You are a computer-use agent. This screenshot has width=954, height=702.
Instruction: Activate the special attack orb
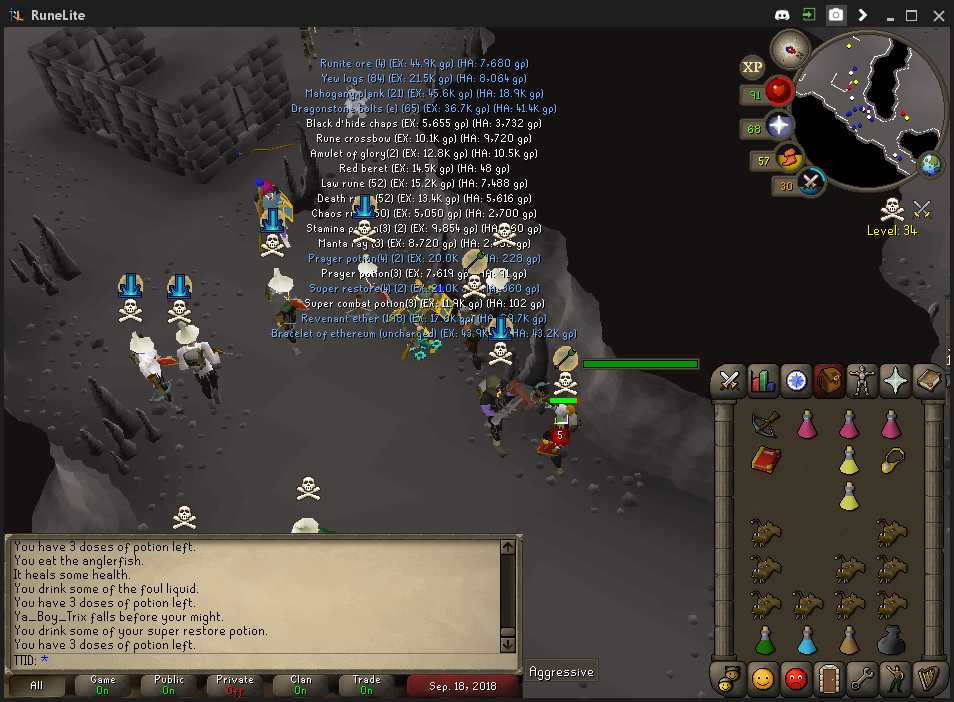click(x=811, y=183)
